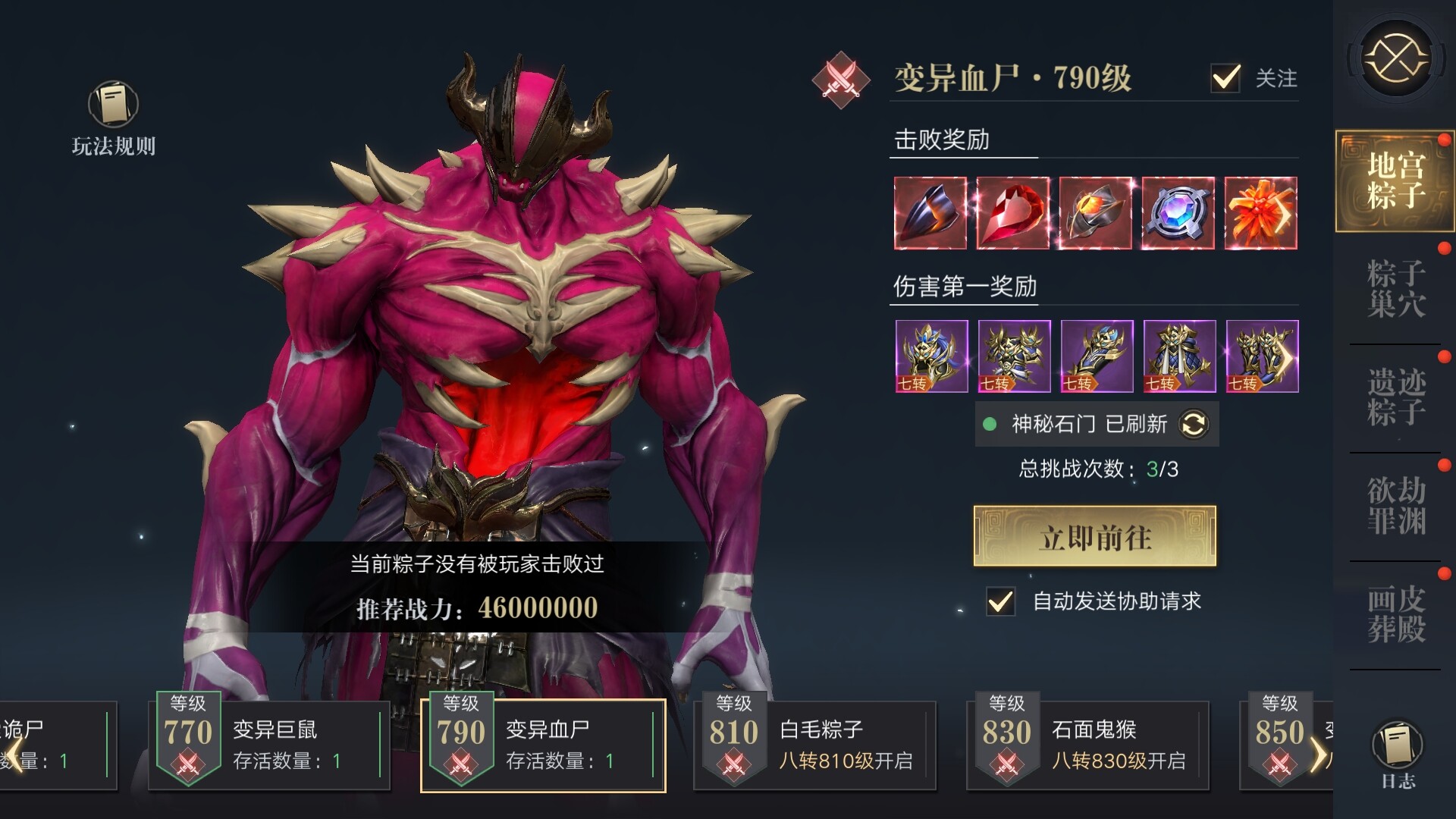Click the red gem defeat reward icon
The width and height of the screenshot is (1456, 819).
point(1012,212)
